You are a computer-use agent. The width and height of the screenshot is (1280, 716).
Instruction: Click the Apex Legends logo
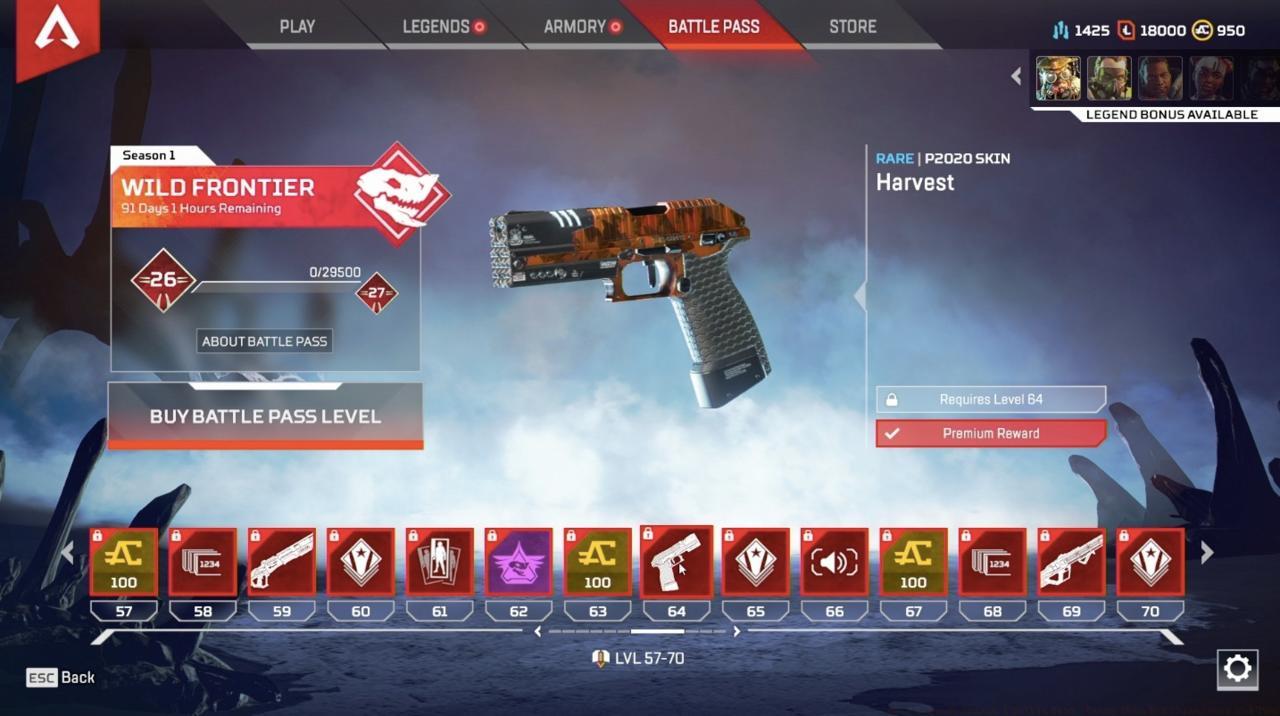coord(57,32)
